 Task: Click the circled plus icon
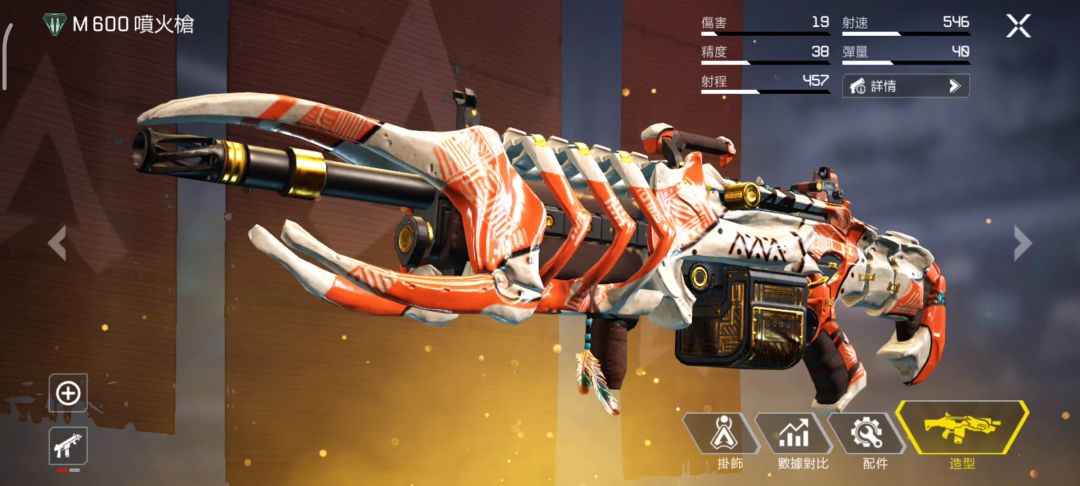68,393
